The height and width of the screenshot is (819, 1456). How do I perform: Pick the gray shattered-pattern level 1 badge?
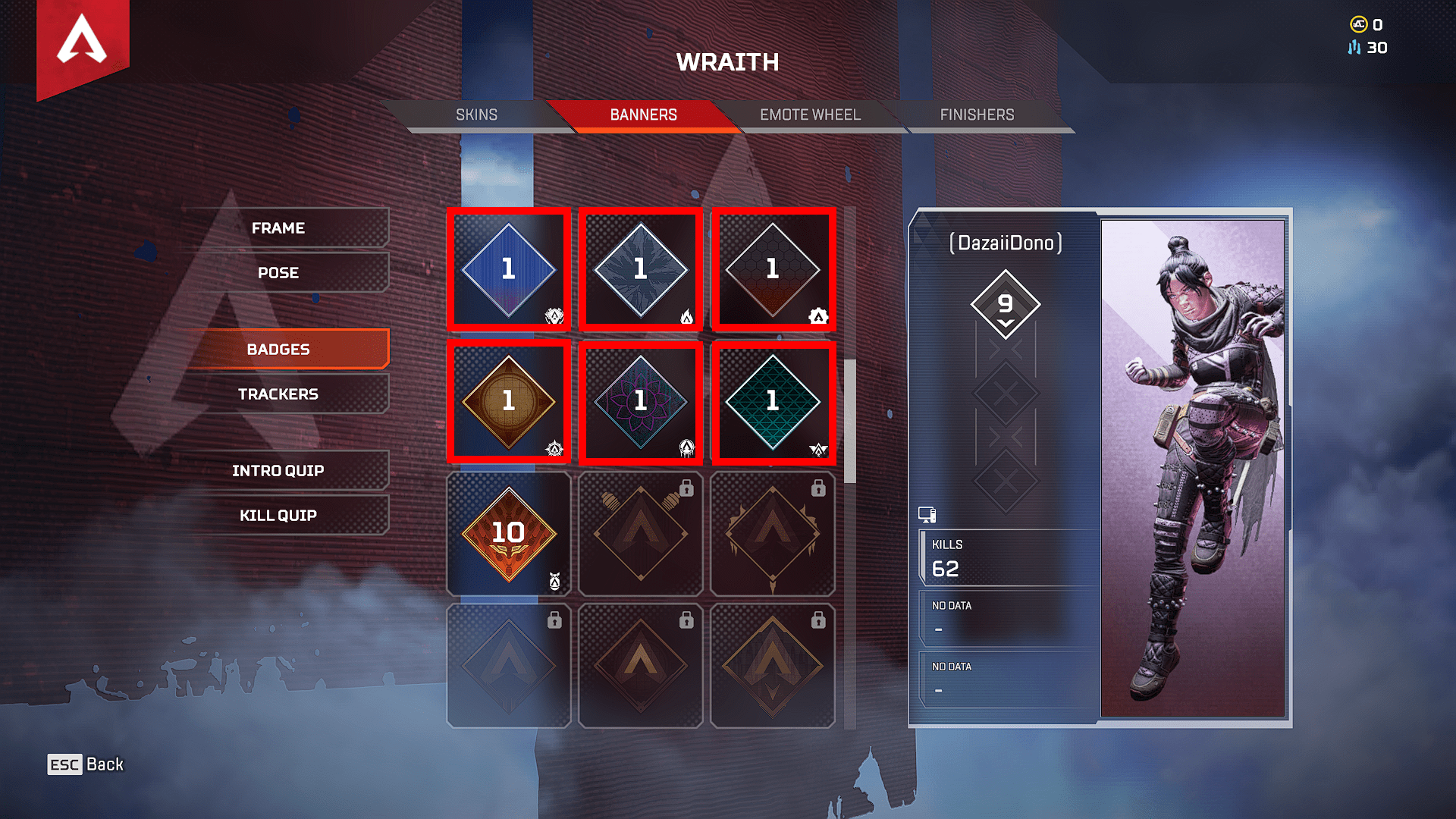click(641, 270)
